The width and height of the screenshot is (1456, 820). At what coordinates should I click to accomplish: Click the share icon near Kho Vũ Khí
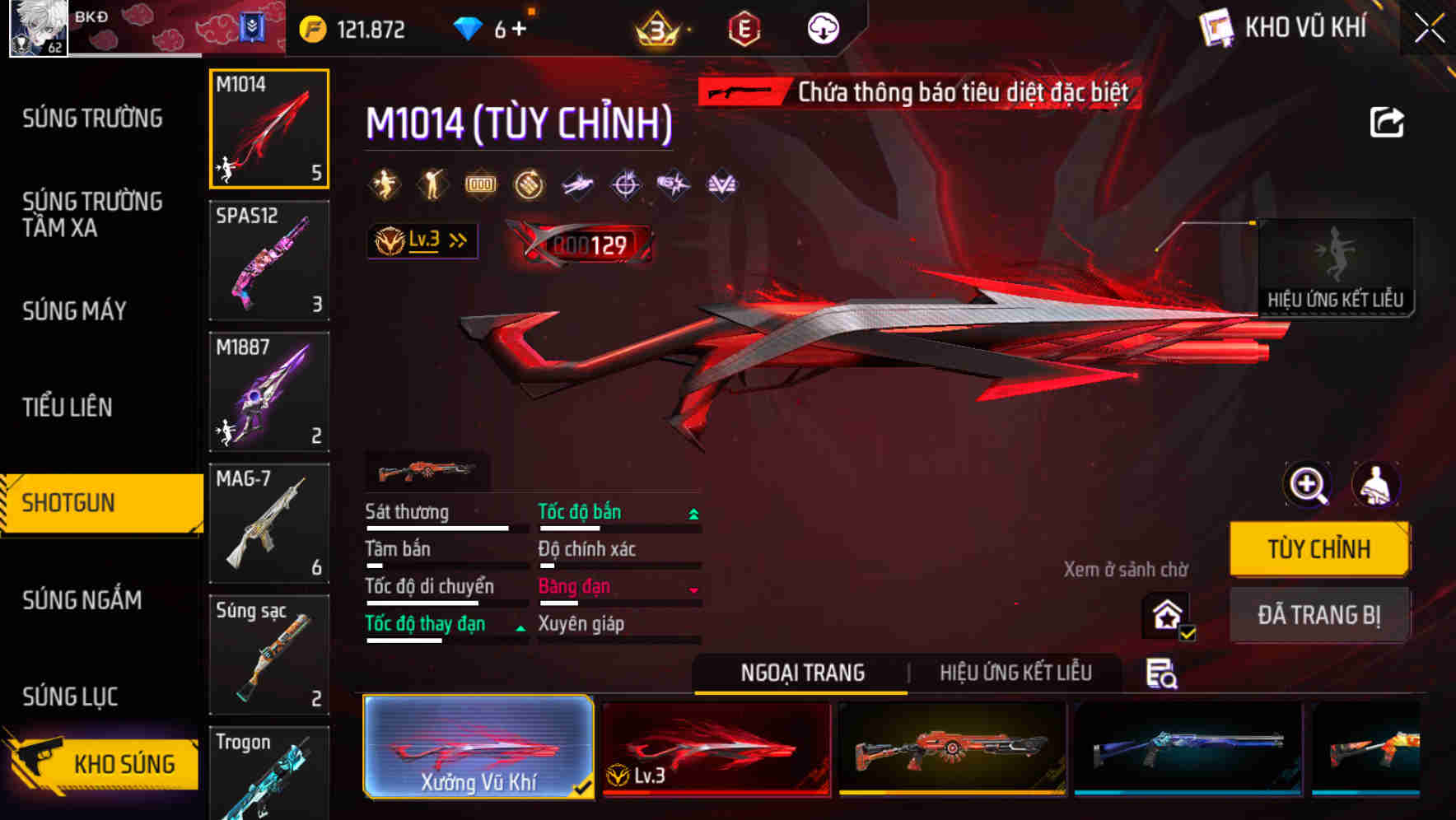pos(1388,121)
